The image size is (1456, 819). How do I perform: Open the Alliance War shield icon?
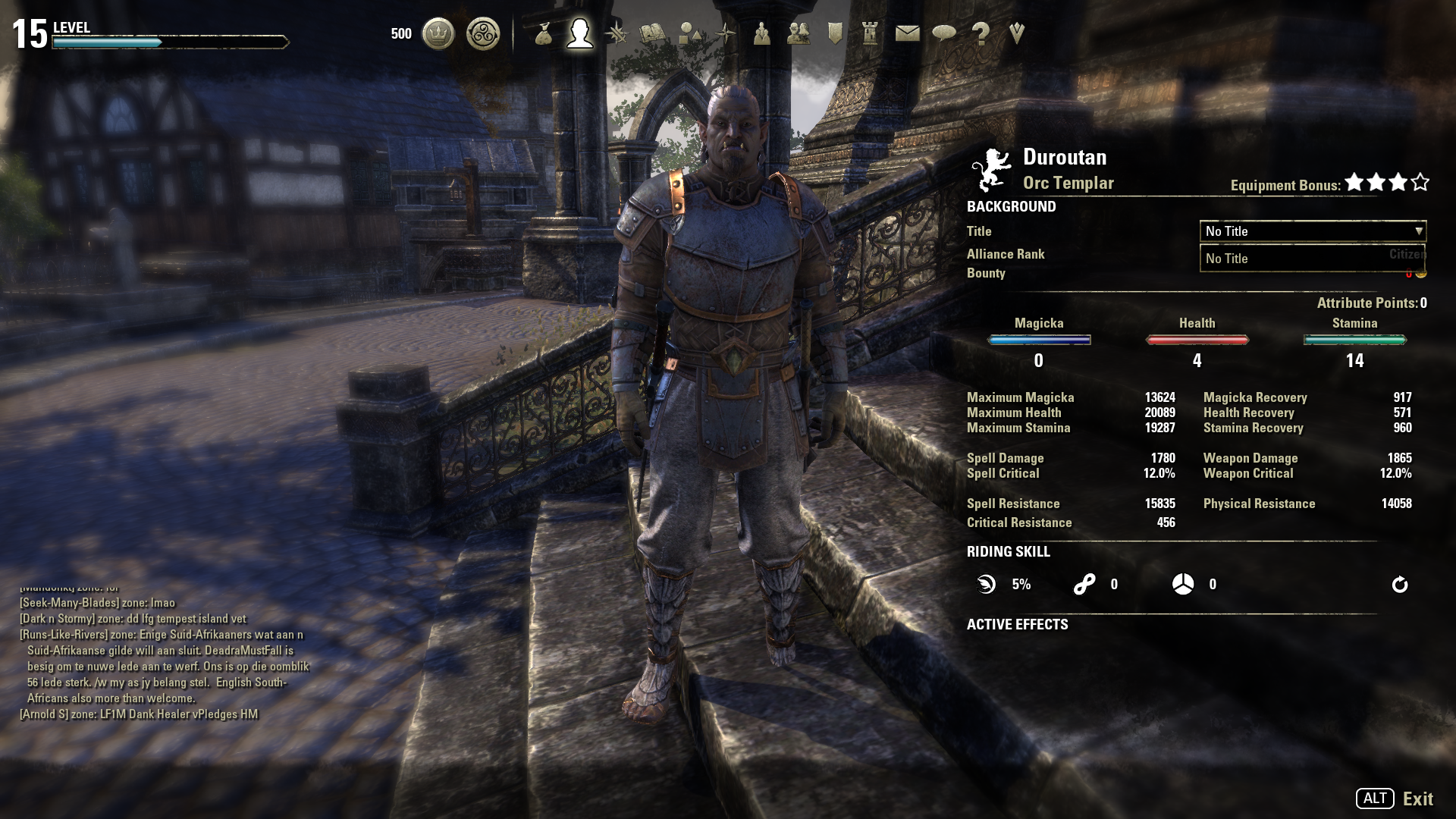(x=834, y=33)
